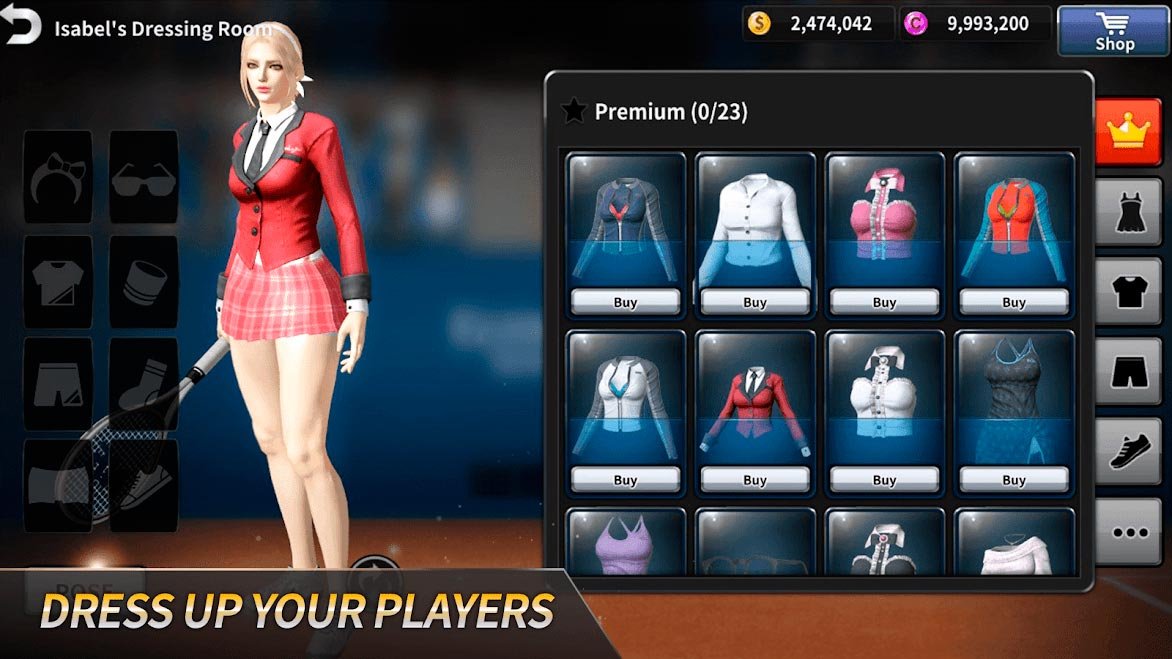Select the shoes category tab
The width and height of the screenshot is (1172, 659).
[x=1128, y=452]
